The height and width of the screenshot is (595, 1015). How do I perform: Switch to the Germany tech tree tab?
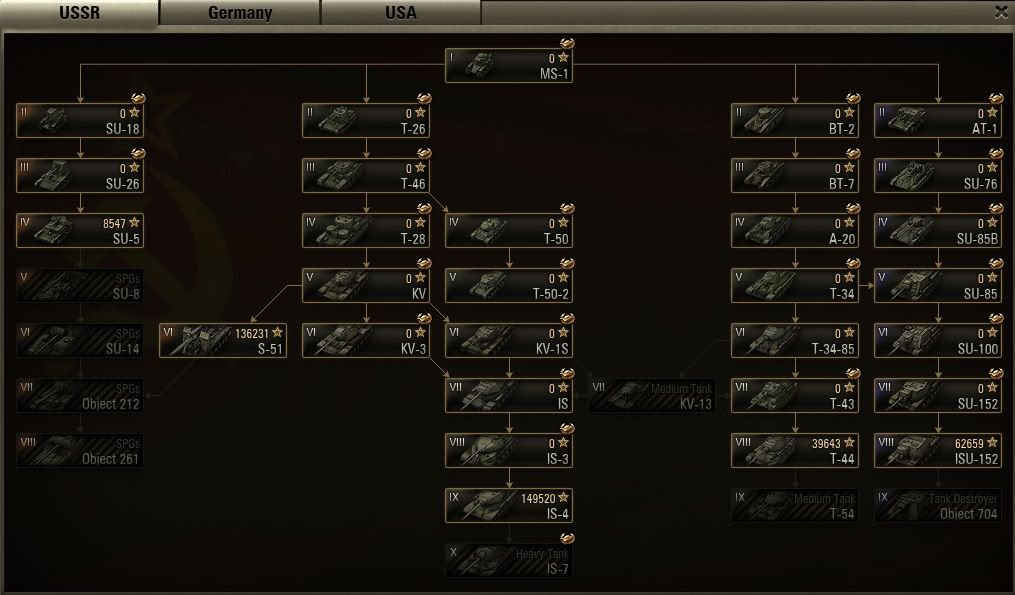click(x=240, y=13)
